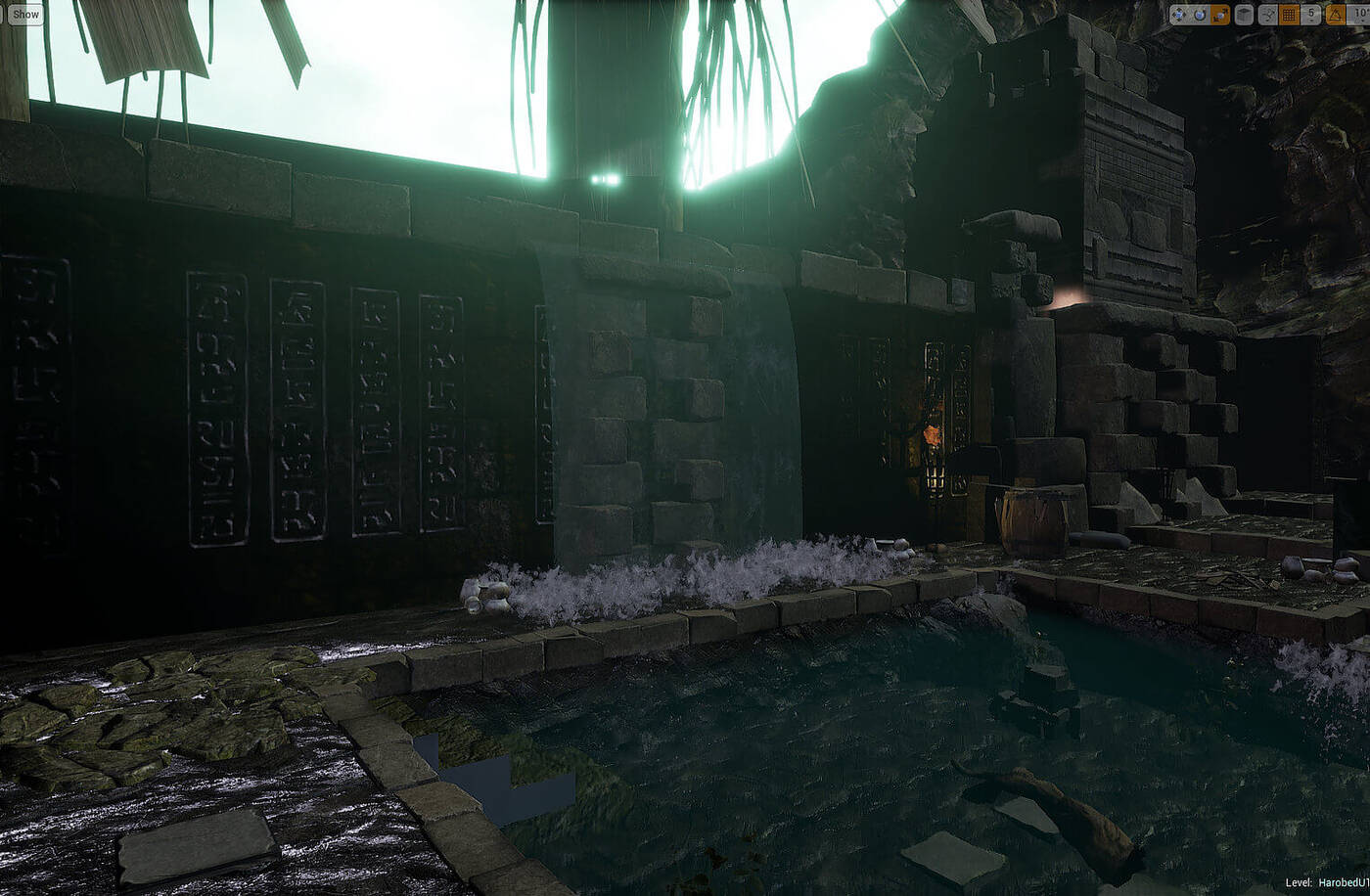1370x896 pixels.
Task: Open the Show flags menu
Action: (24, 15)
